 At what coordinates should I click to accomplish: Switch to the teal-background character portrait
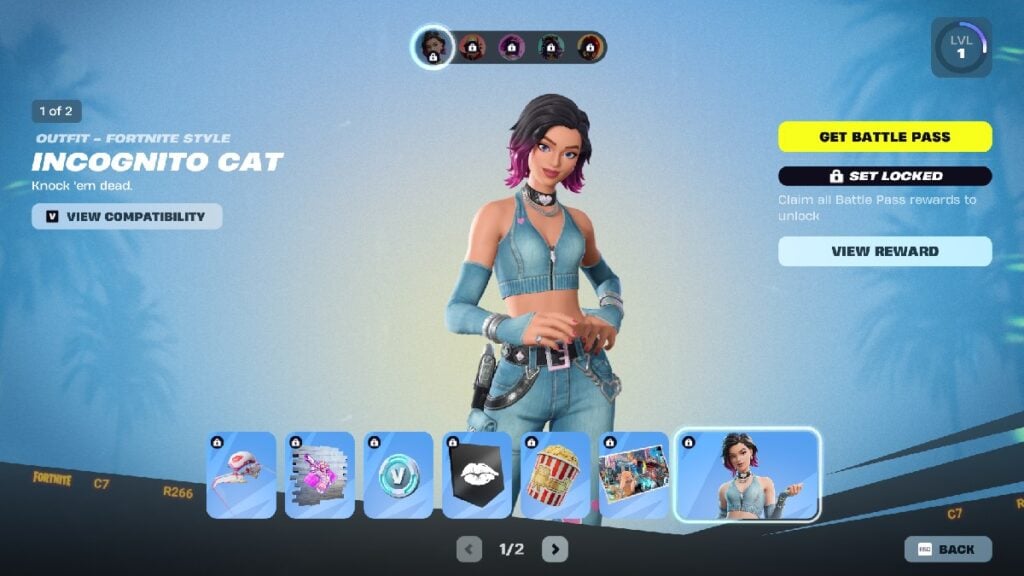(551, 47)
